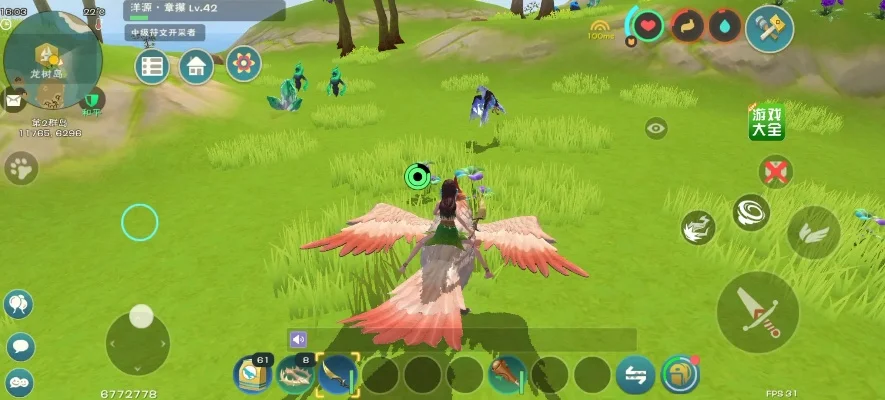
Task: Tap the red X crossed-out button
Action: point(774,170)
